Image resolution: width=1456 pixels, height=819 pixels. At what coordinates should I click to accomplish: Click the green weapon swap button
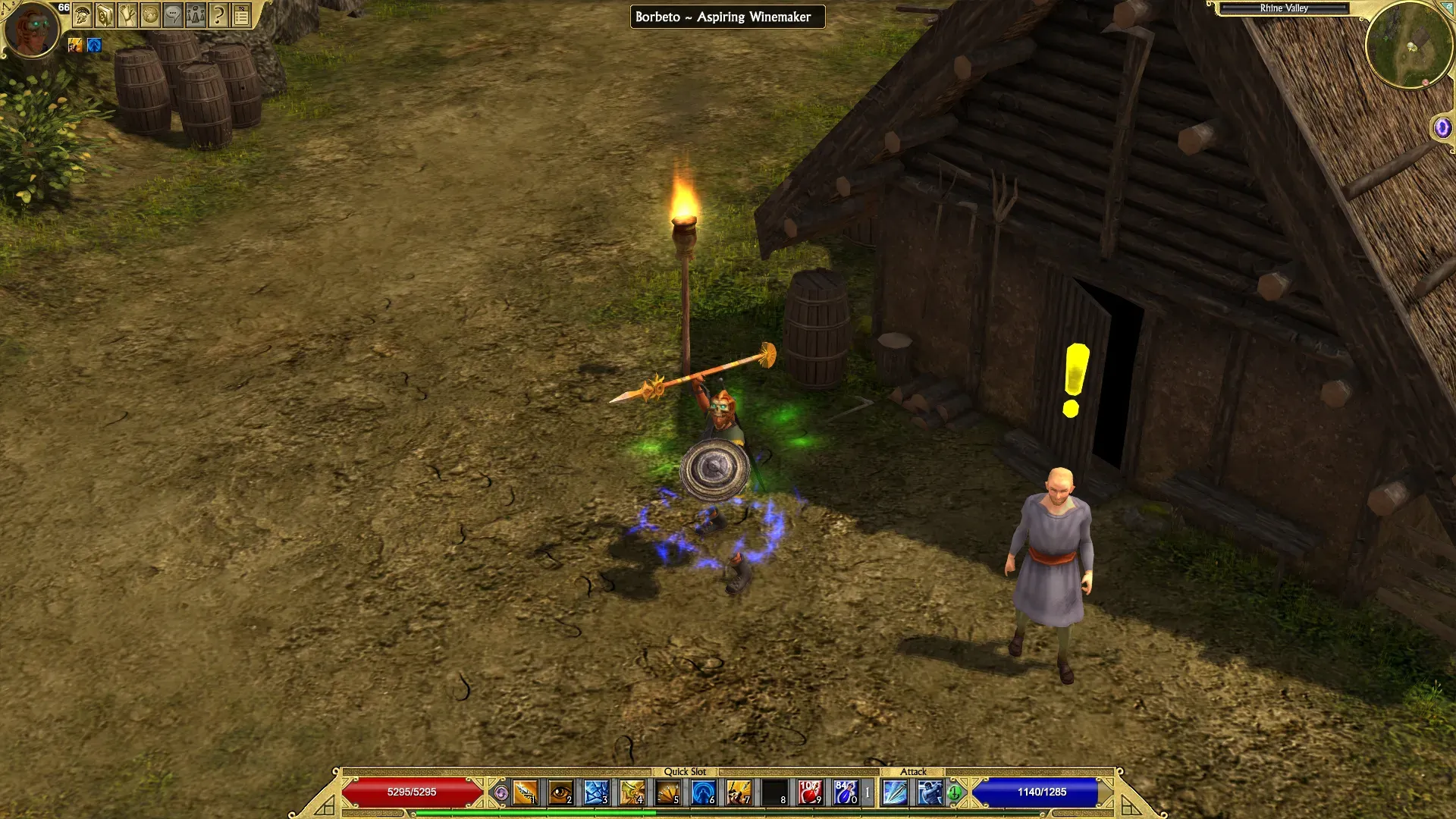point(954,793)
